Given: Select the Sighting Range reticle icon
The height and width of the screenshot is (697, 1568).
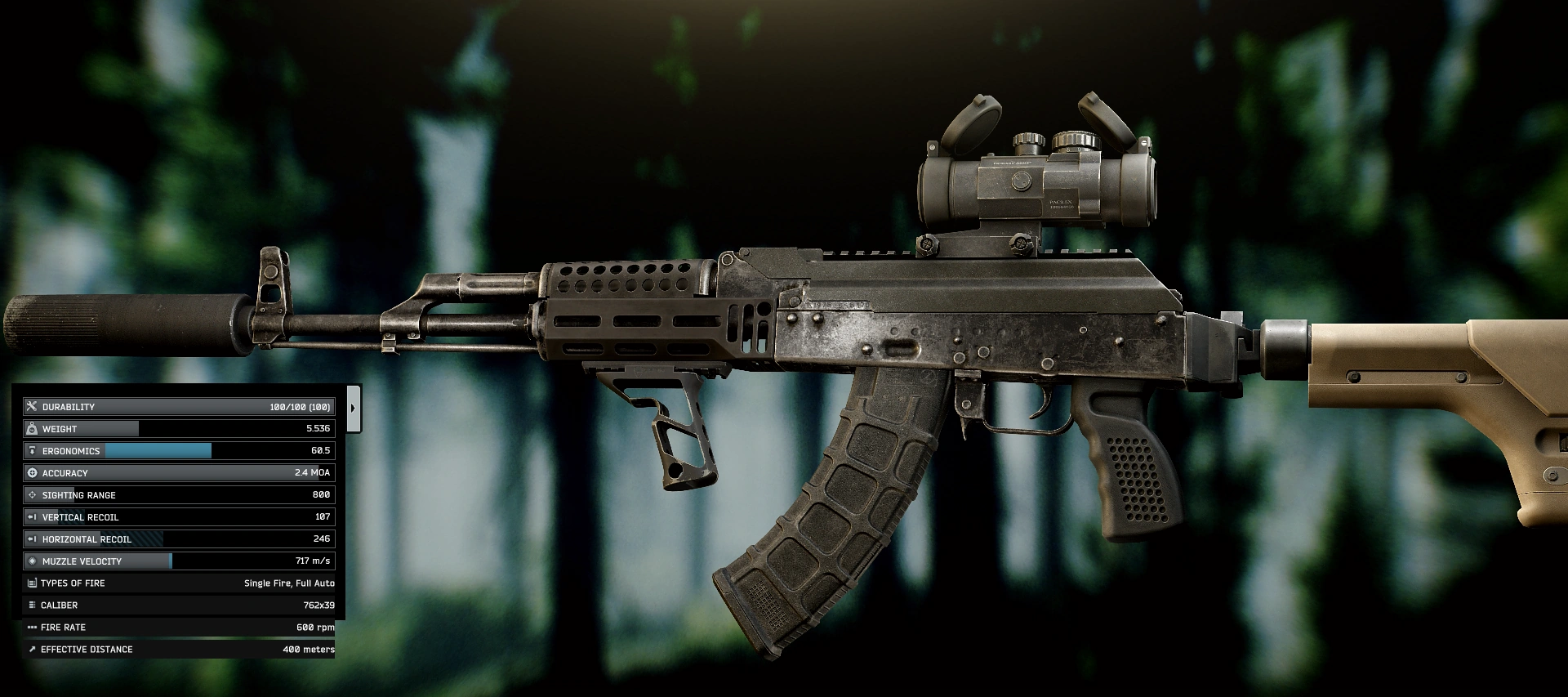Looking at the screenshot, I should pos(33,494).
